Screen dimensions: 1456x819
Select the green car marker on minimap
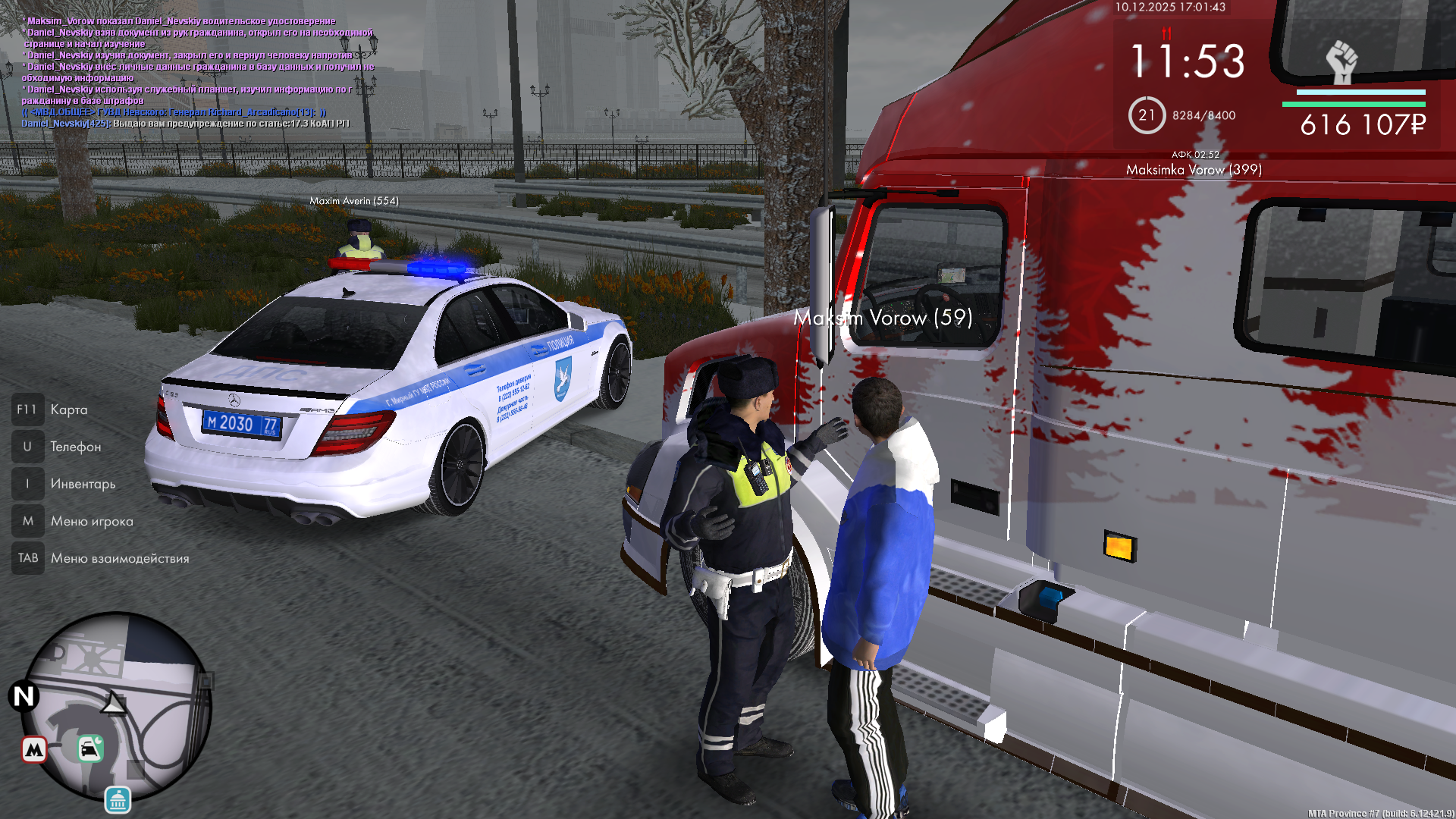(90, 748)
